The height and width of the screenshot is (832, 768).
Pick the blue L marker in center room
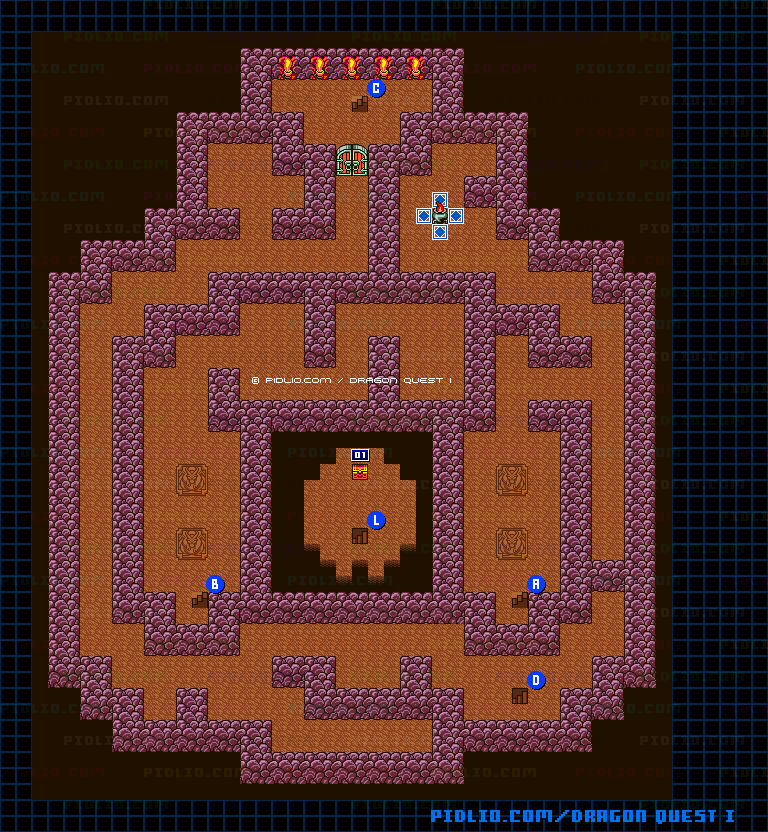click(376, 520)
